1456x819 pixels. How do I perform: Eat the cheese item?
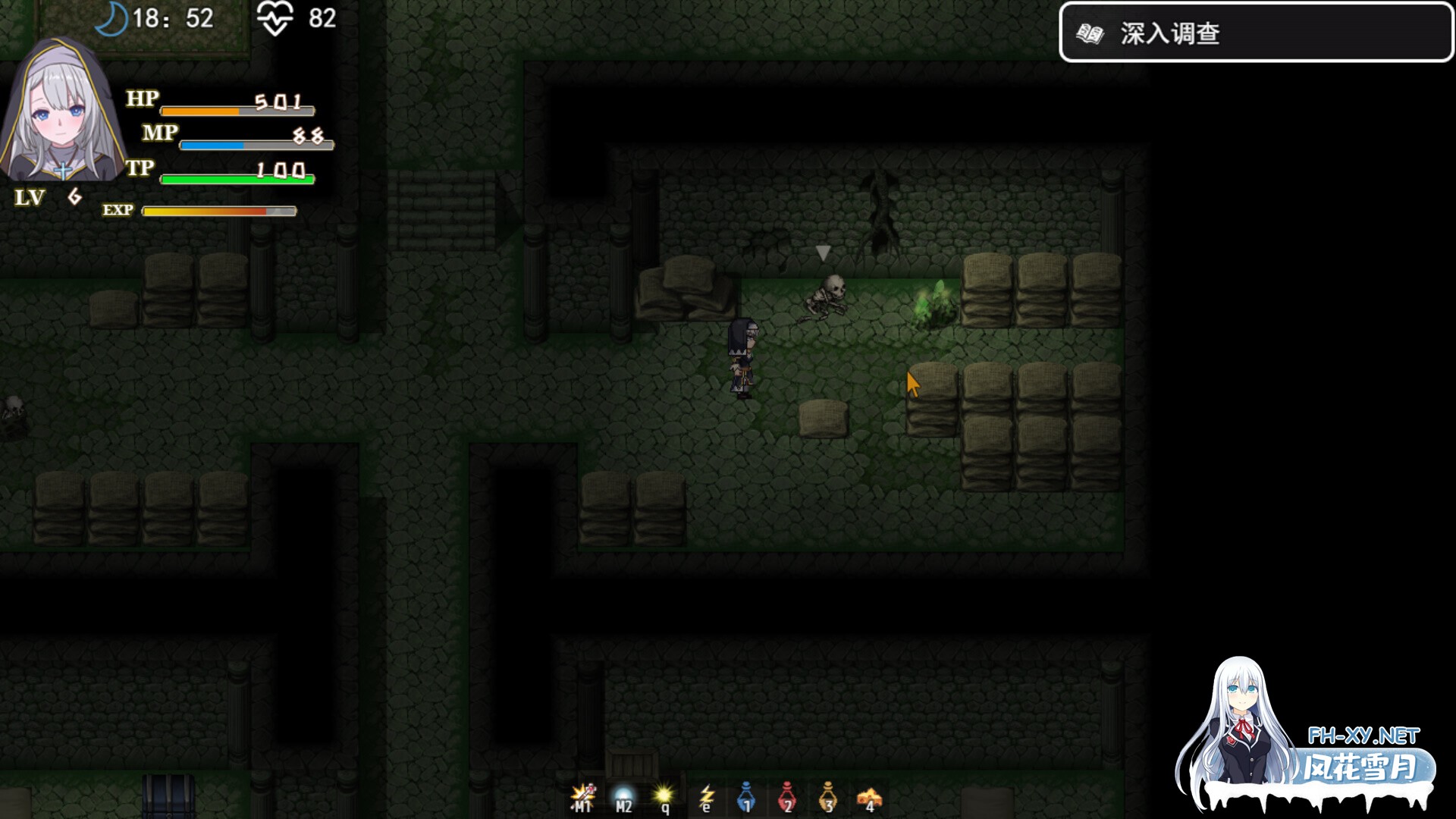[869, 798]
